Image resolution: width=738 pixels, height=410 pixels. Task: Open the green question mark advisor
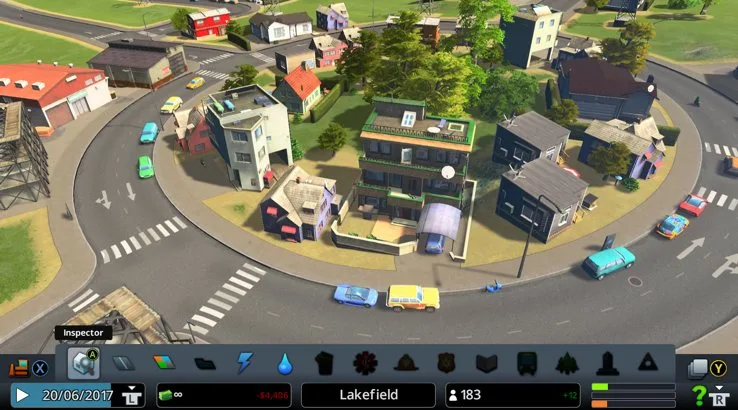(x=699, y=395)
